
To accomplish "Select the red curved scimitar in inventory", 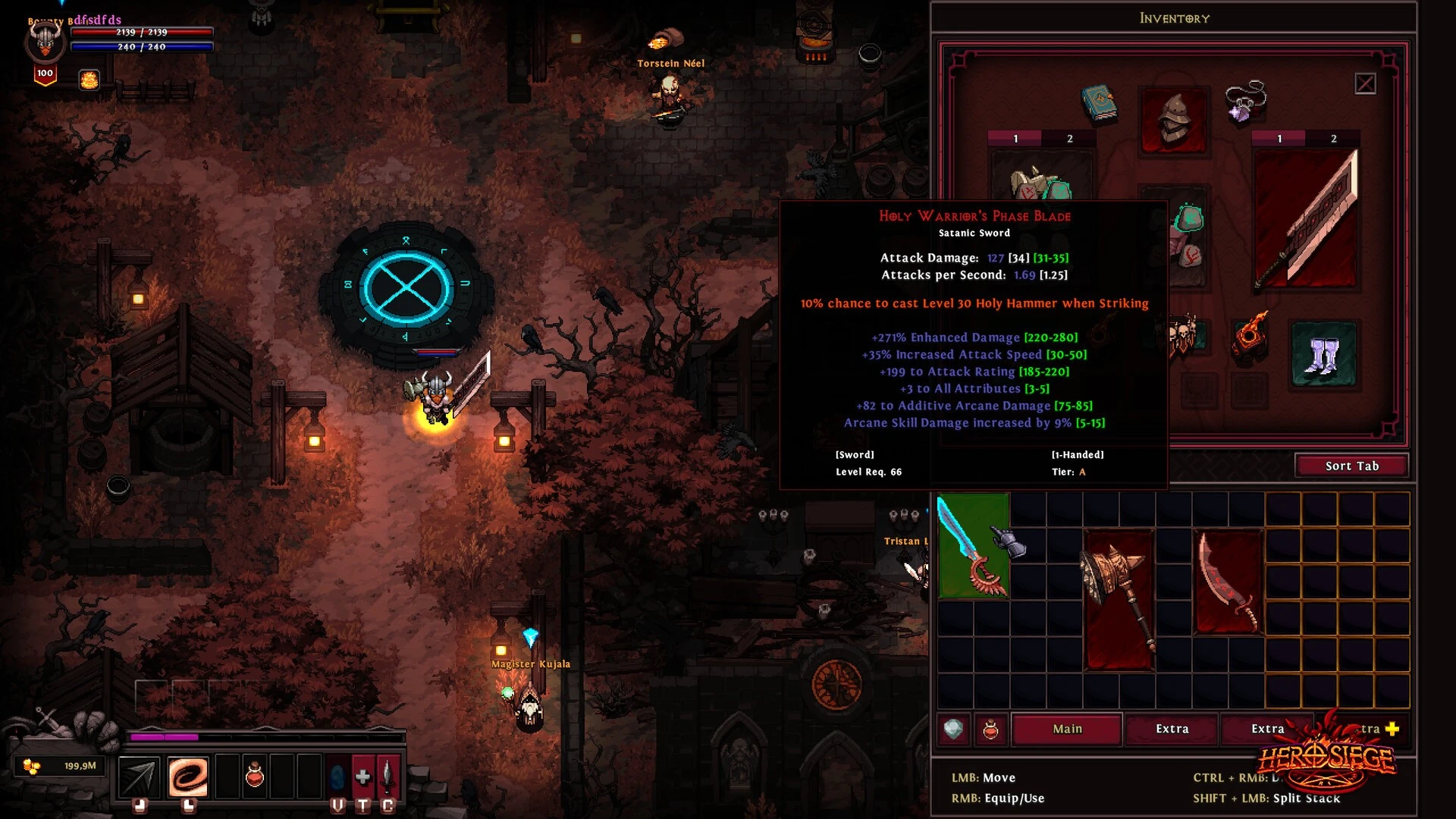I will coord(1228,582).
